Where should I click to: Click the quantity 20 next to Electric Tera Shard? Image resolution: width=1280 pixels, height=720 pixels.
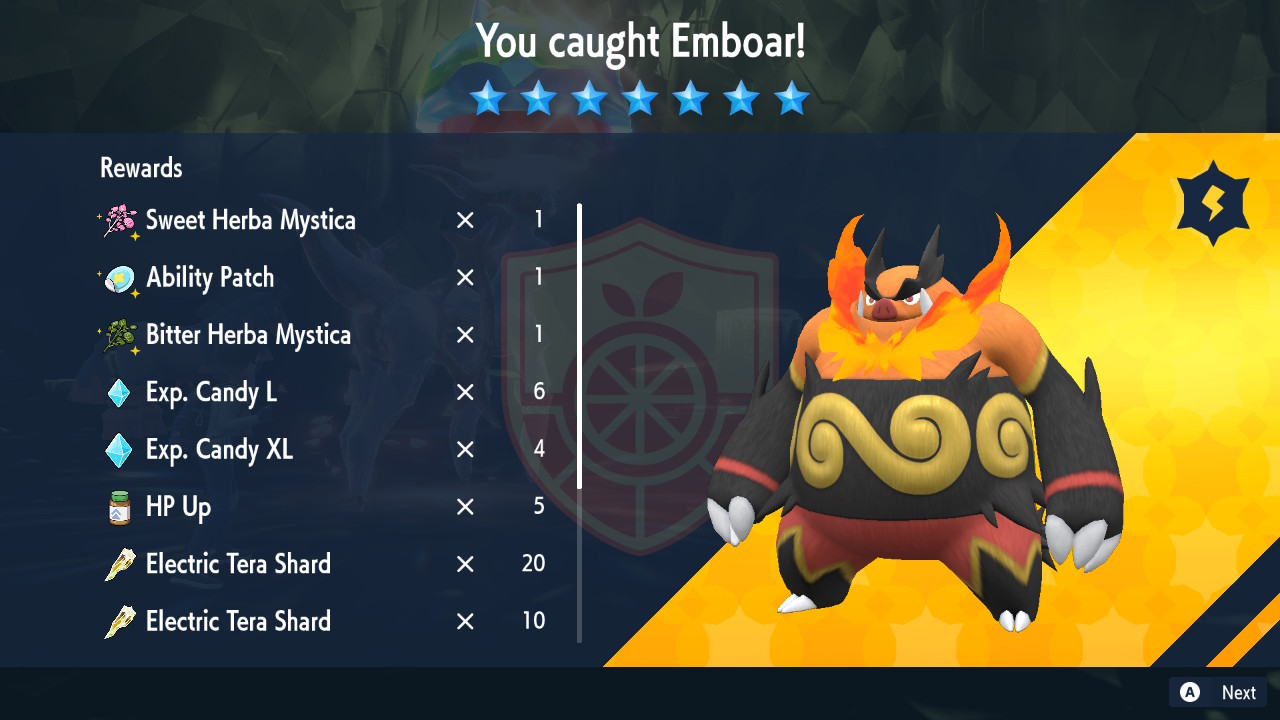point(532,564)
